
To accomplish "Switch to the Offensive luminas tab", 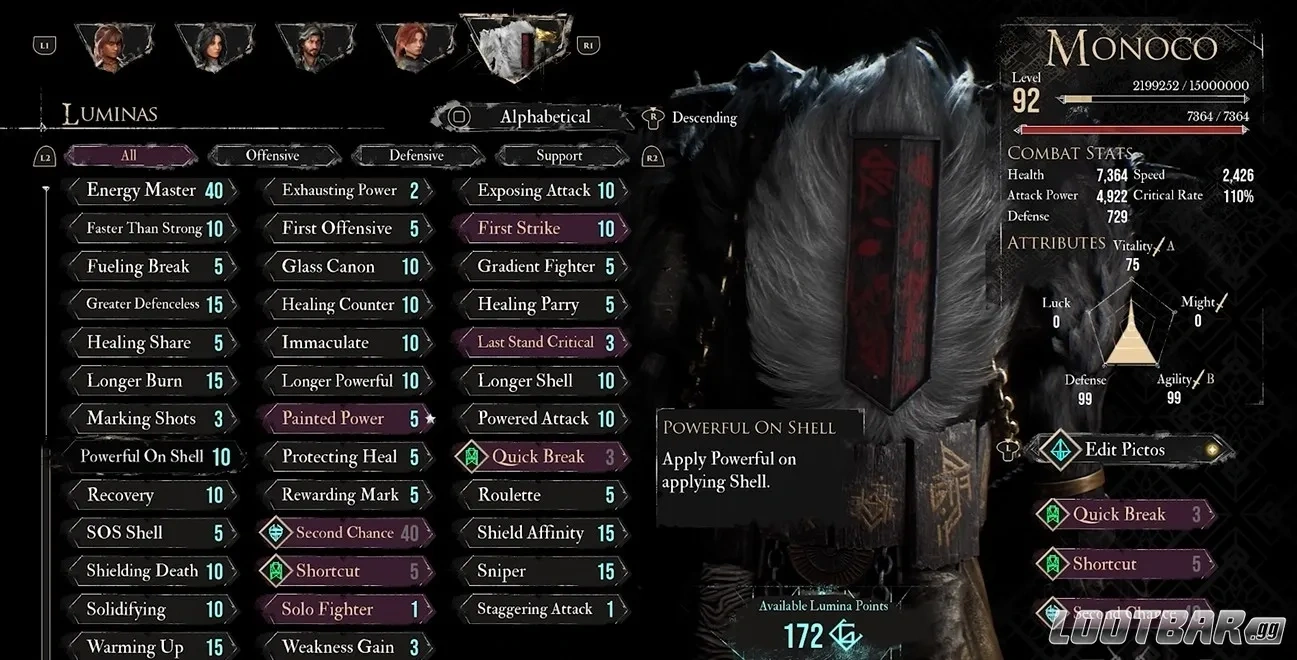I will [x=272, y=155].
